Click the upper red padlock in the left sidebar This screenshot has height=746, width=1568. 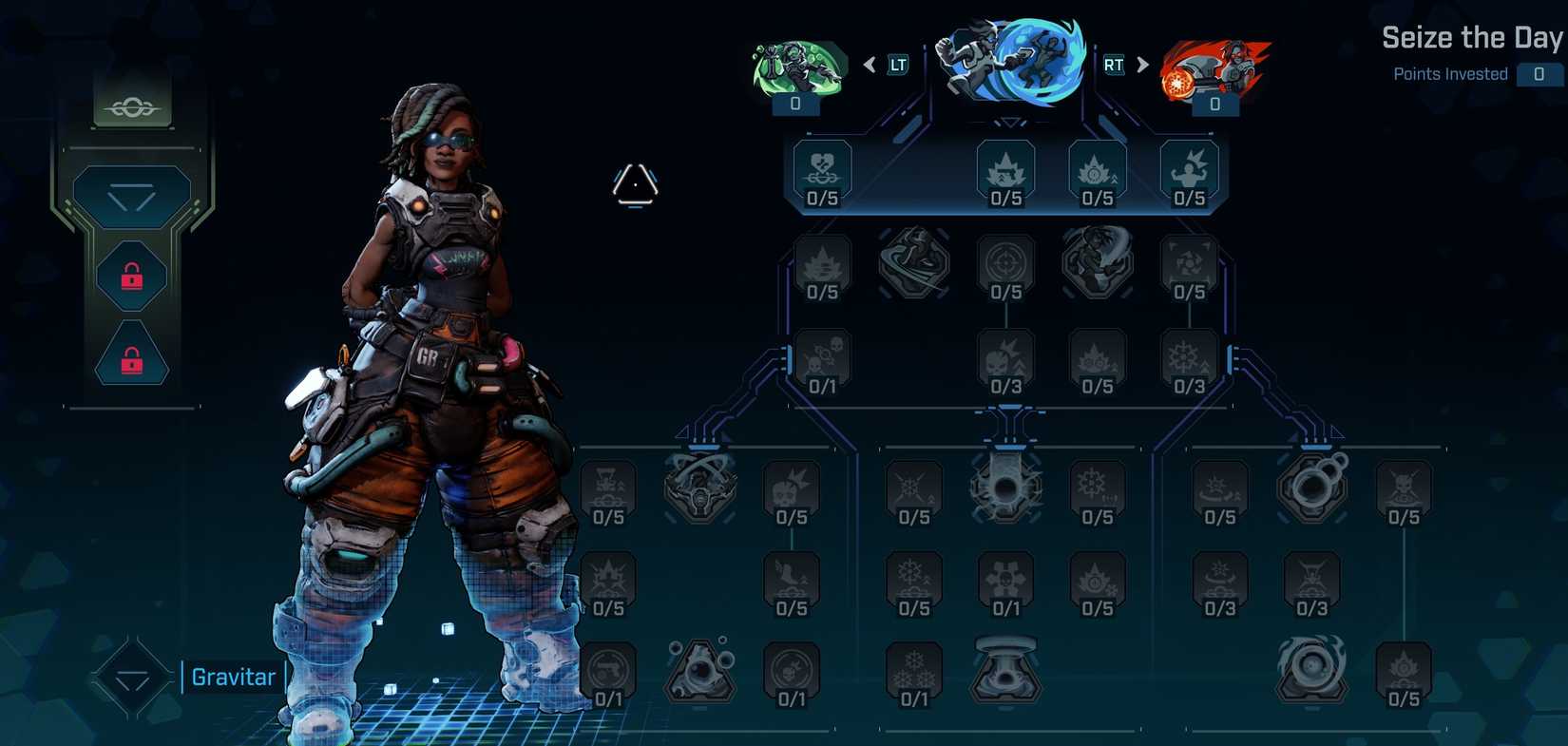tap(131, 277)
